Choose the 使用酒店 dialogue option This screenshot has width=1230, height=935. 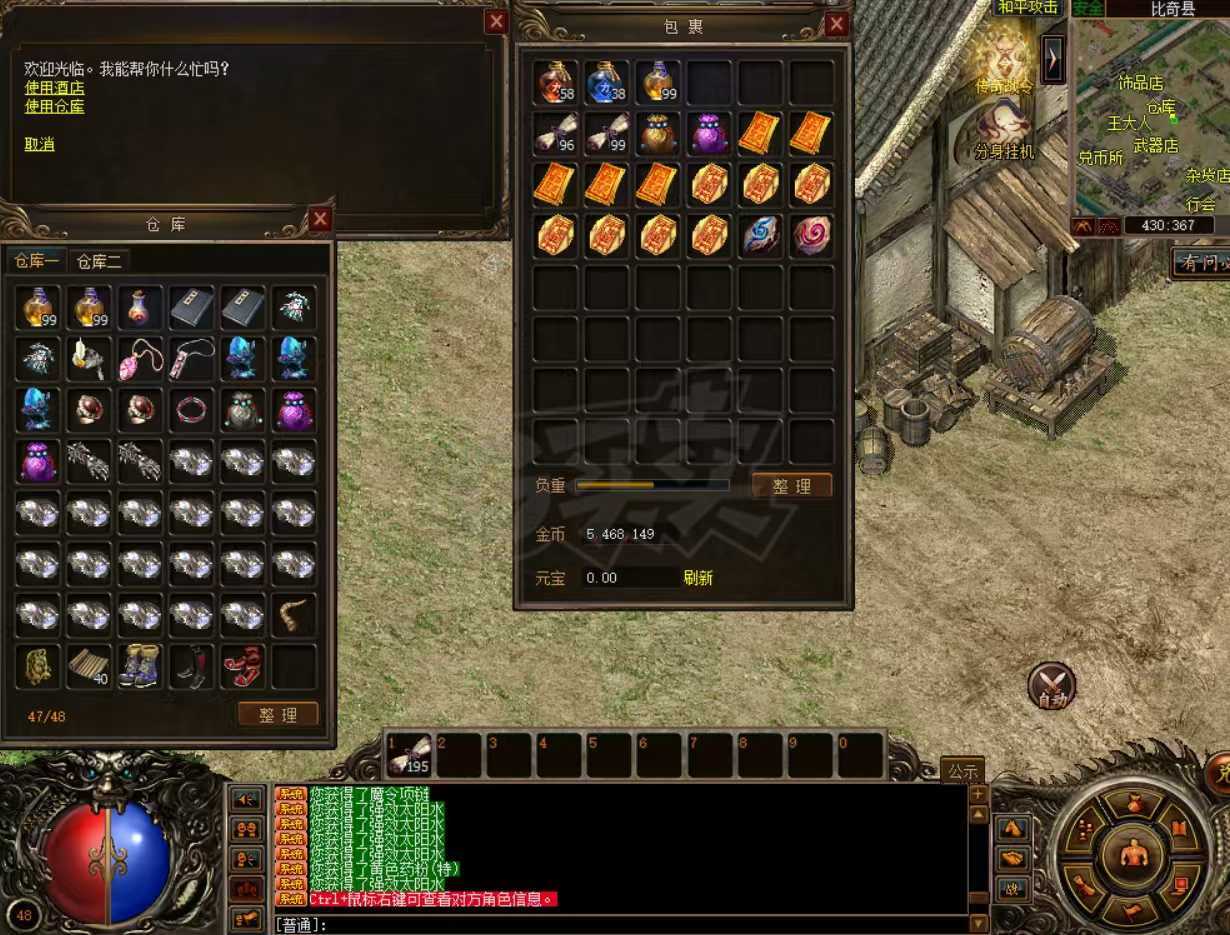54,88
